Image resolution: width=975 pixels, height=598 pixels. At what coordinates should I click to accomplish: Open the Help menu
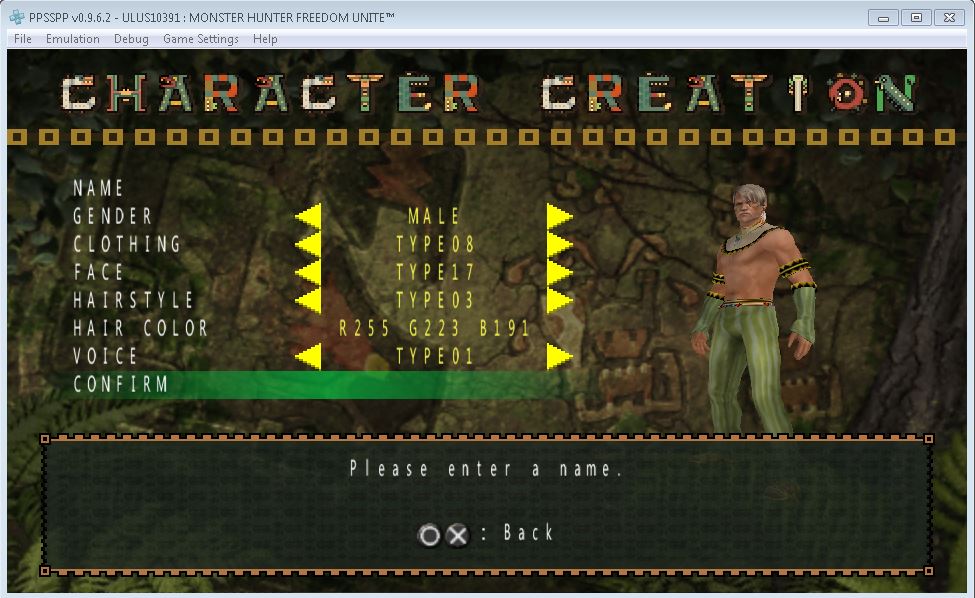coord(265,39)
